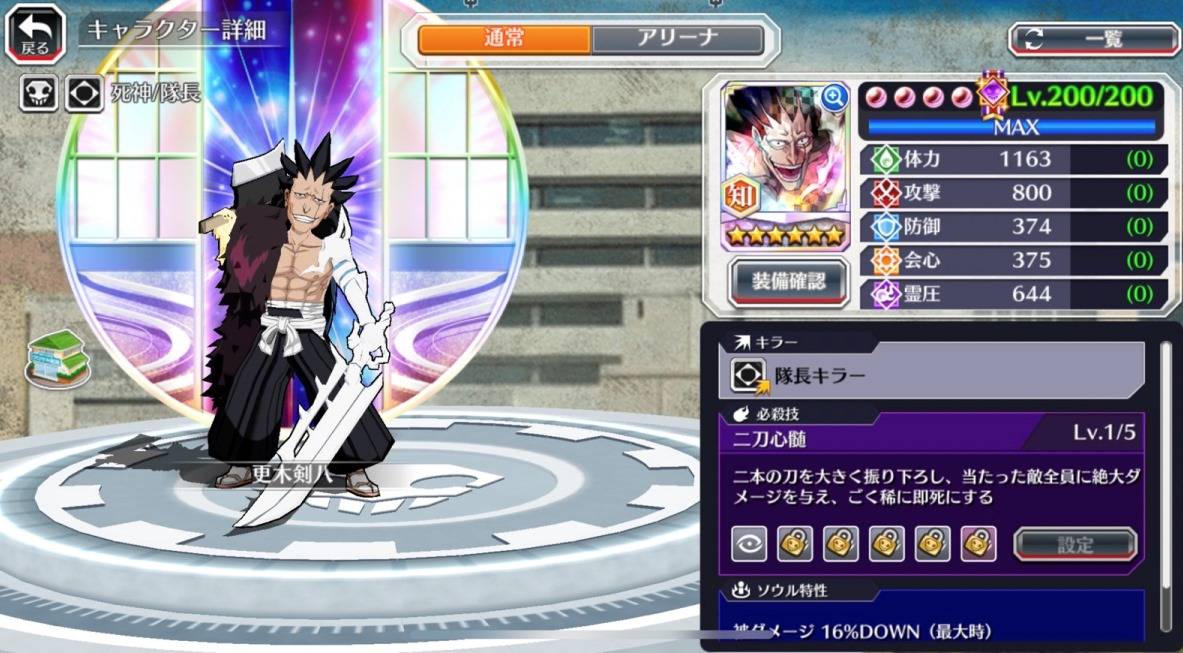Open the 設定 special move settings
Screen dimensions: 1183x653
[1075, 545]
